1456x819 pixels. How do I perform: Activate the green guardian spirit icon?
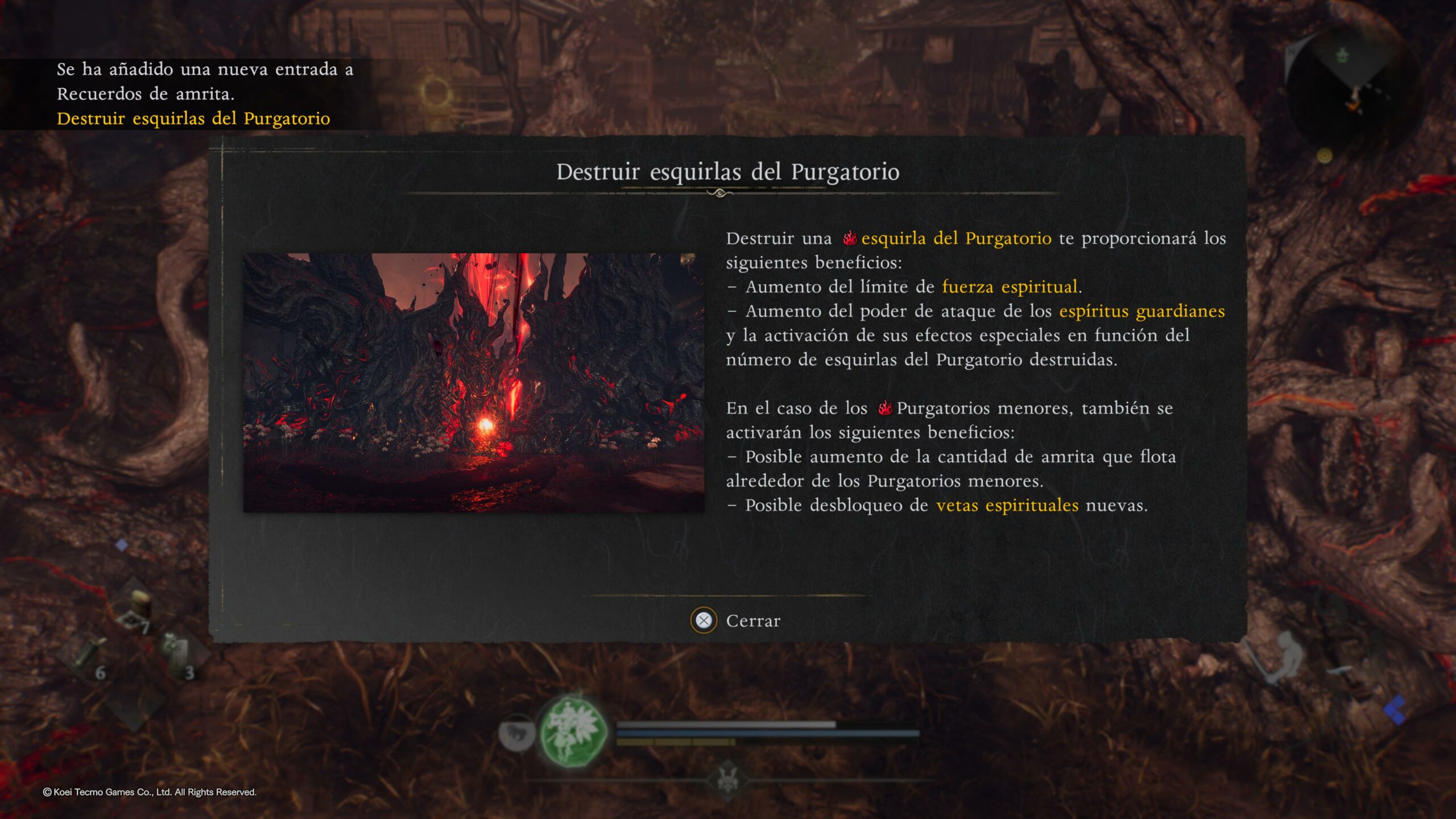click(x=572, y=730)
